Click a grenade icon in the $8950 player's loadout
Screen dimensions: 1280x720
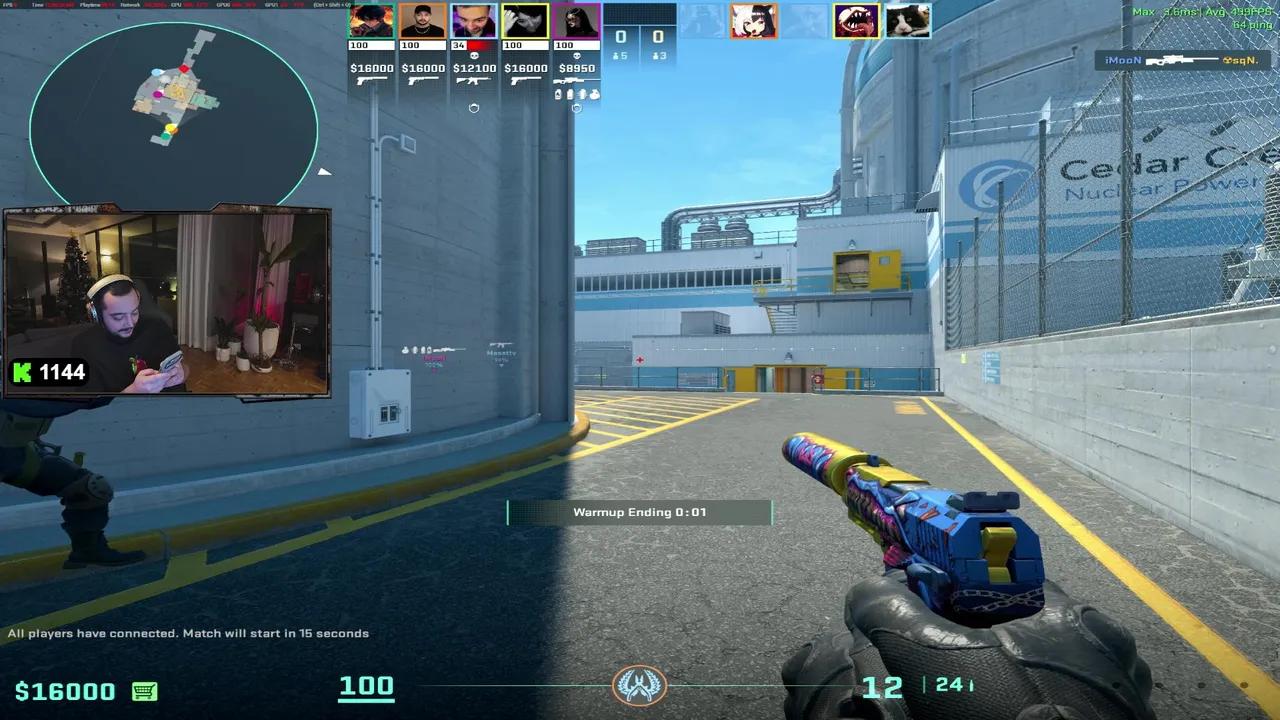point(558,95)
